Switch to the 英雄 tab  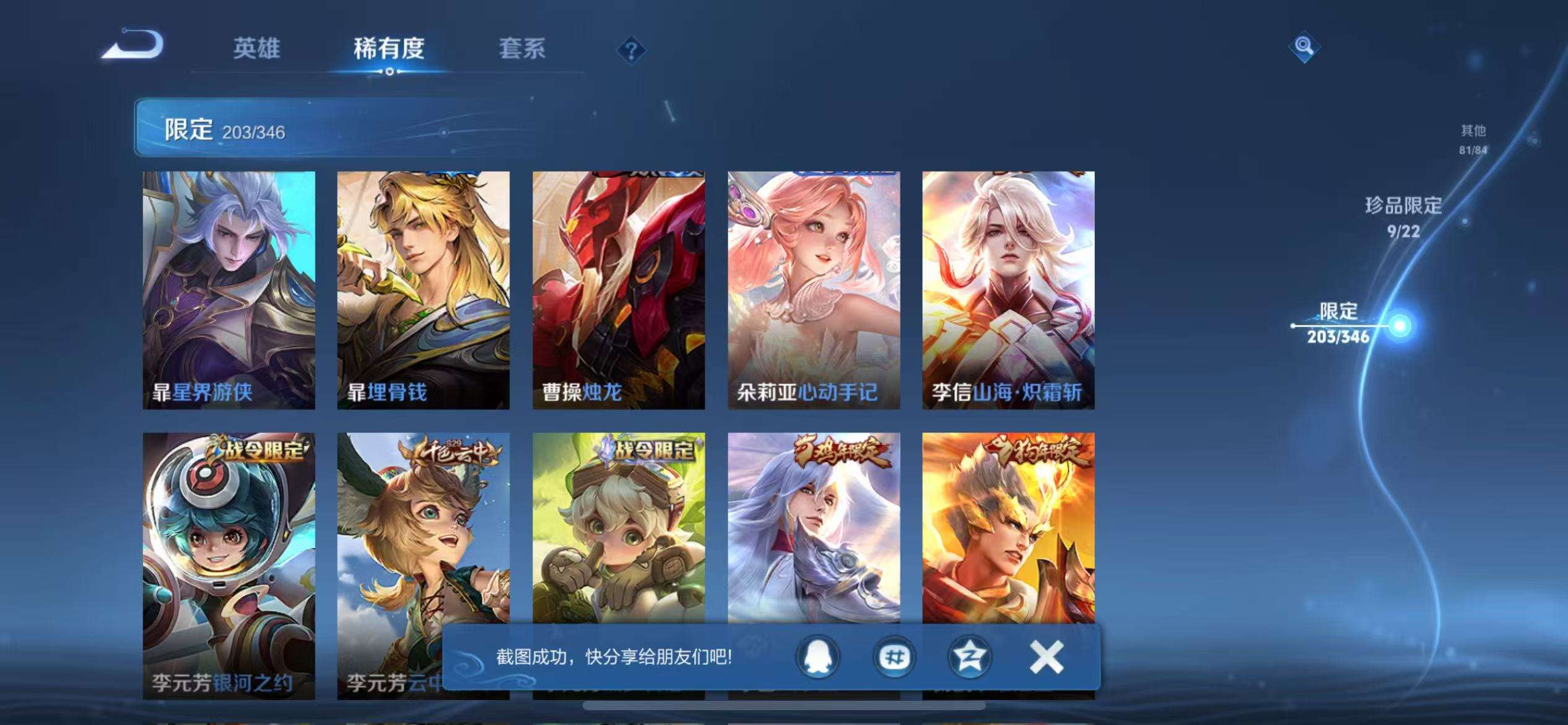click(x=258, y=50)
